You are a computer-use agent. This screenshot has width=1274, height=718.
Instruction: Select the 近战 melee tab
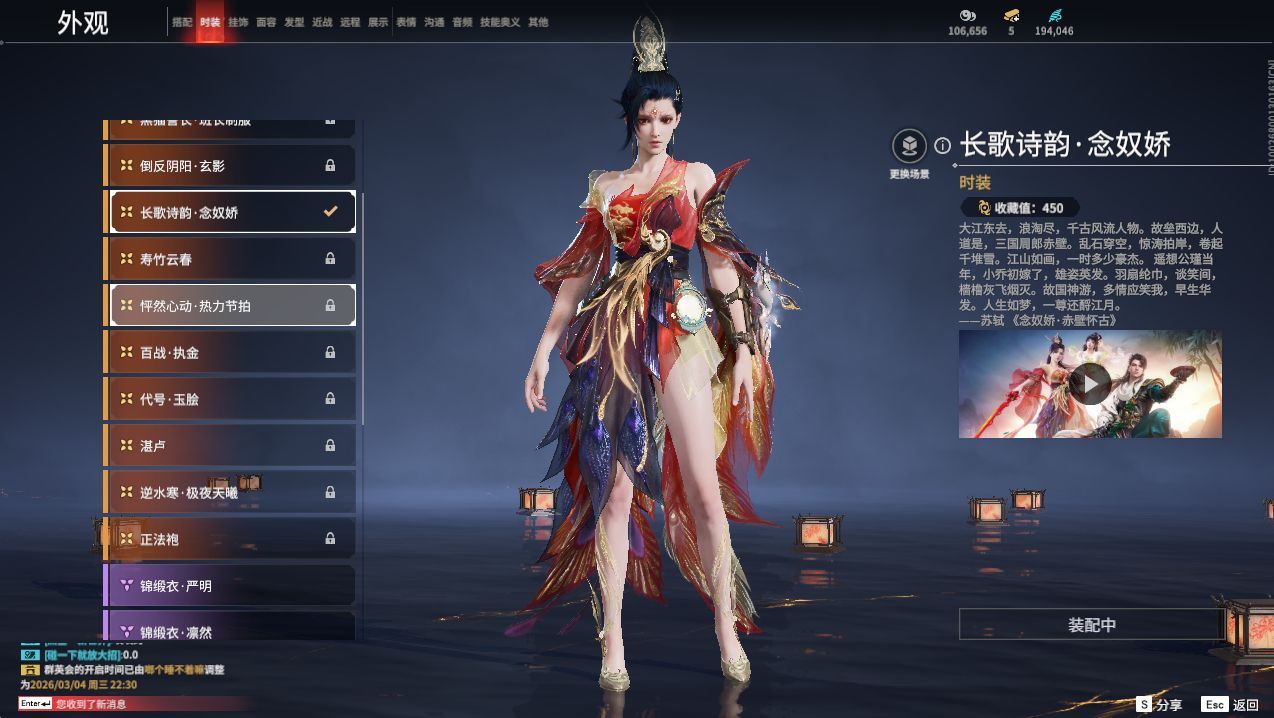click(x=322, y=22)
